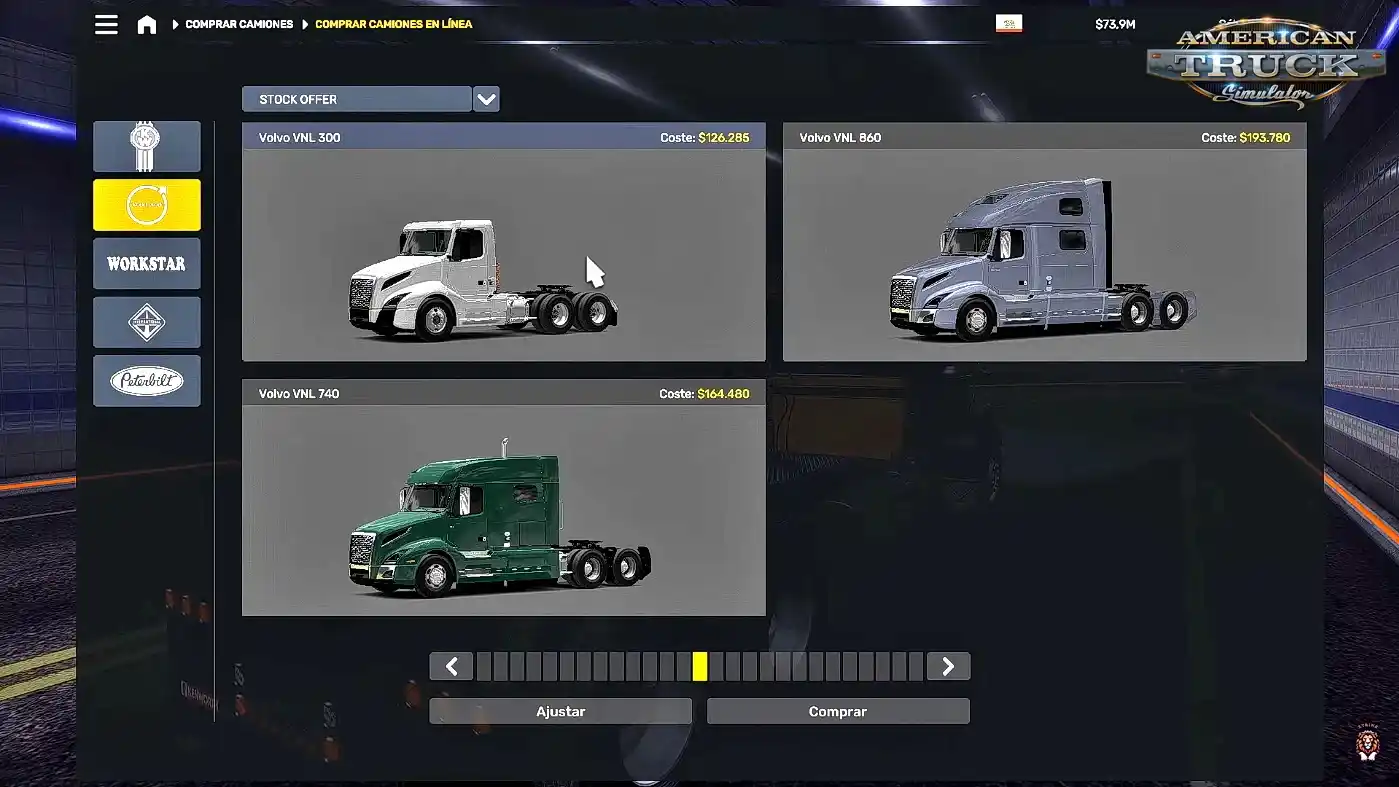The image size is (1399, 787).
Task: Return to Comprar Camiones breadcrumb
Action: 239,24
